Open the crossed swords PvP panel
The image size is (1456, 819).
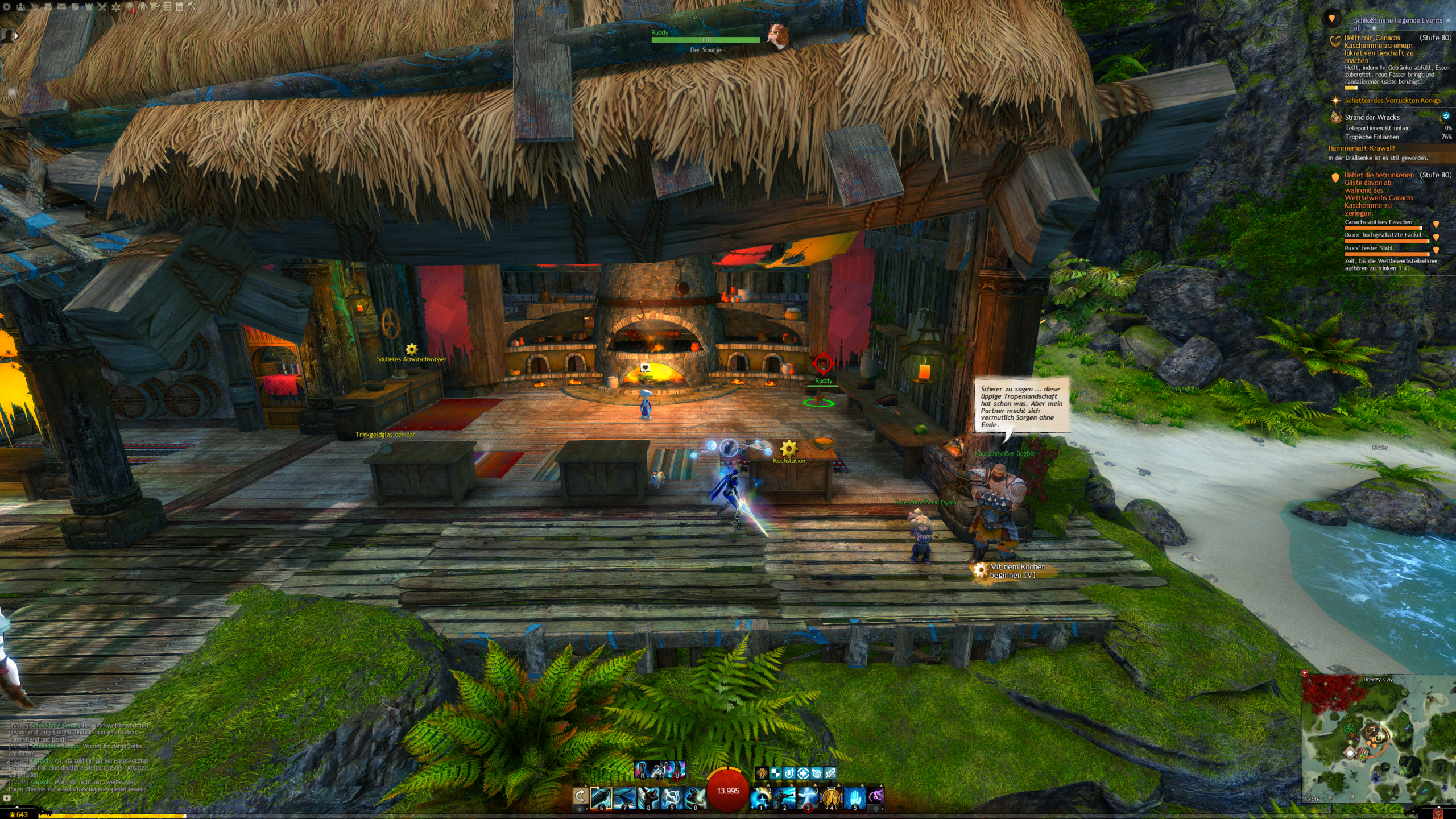[x=102, y=7]
